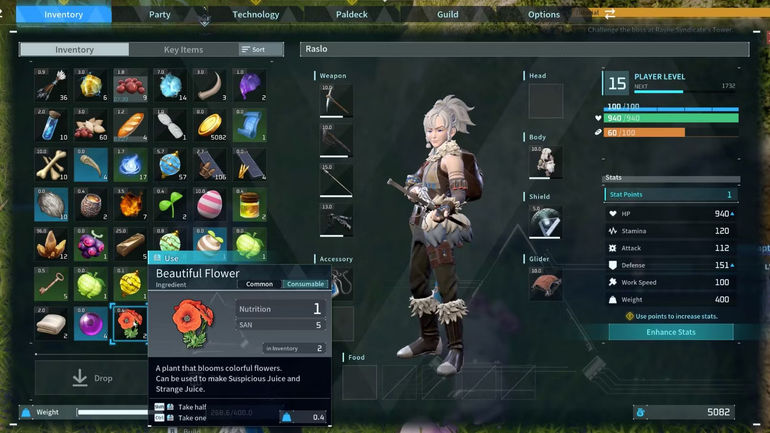Sort the inventory items
Image resolution: width=770 pixels, height=433 pixels.
point(254,49)
